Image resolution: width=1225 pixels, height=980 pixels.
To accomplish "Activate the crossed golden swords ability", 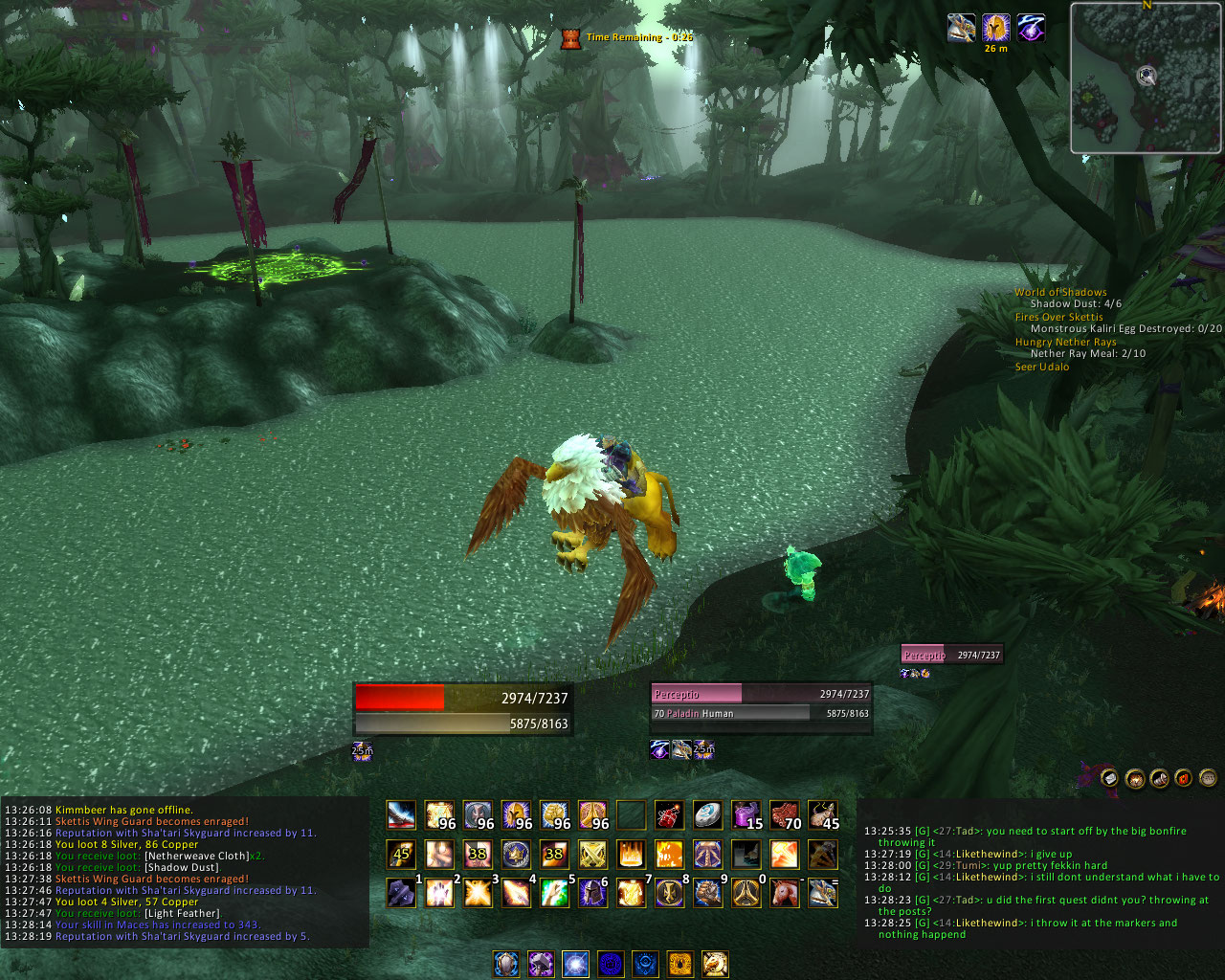I will pos(592,854).
